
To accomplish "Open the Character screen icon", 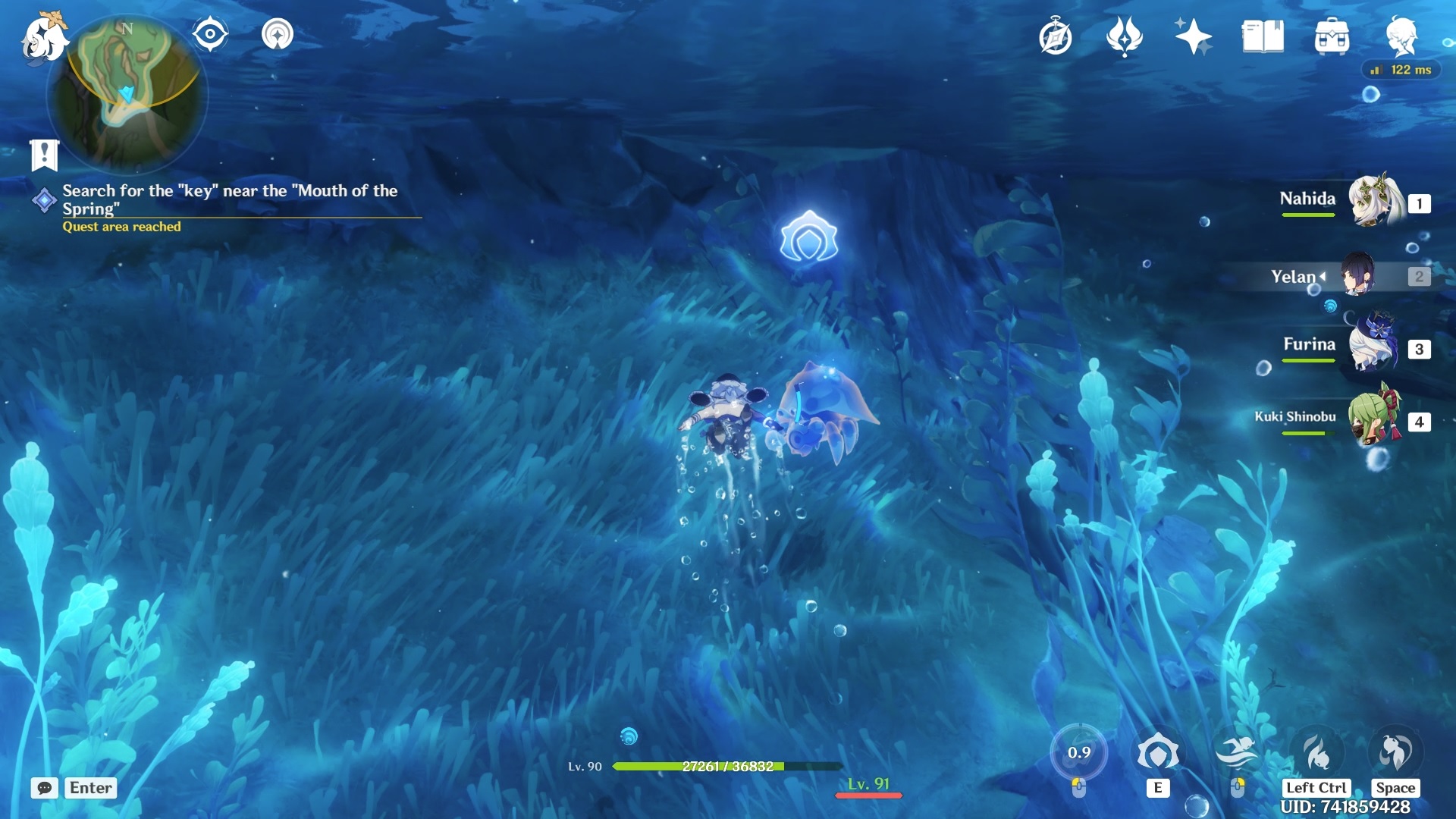I will (x=1401, y=36).
